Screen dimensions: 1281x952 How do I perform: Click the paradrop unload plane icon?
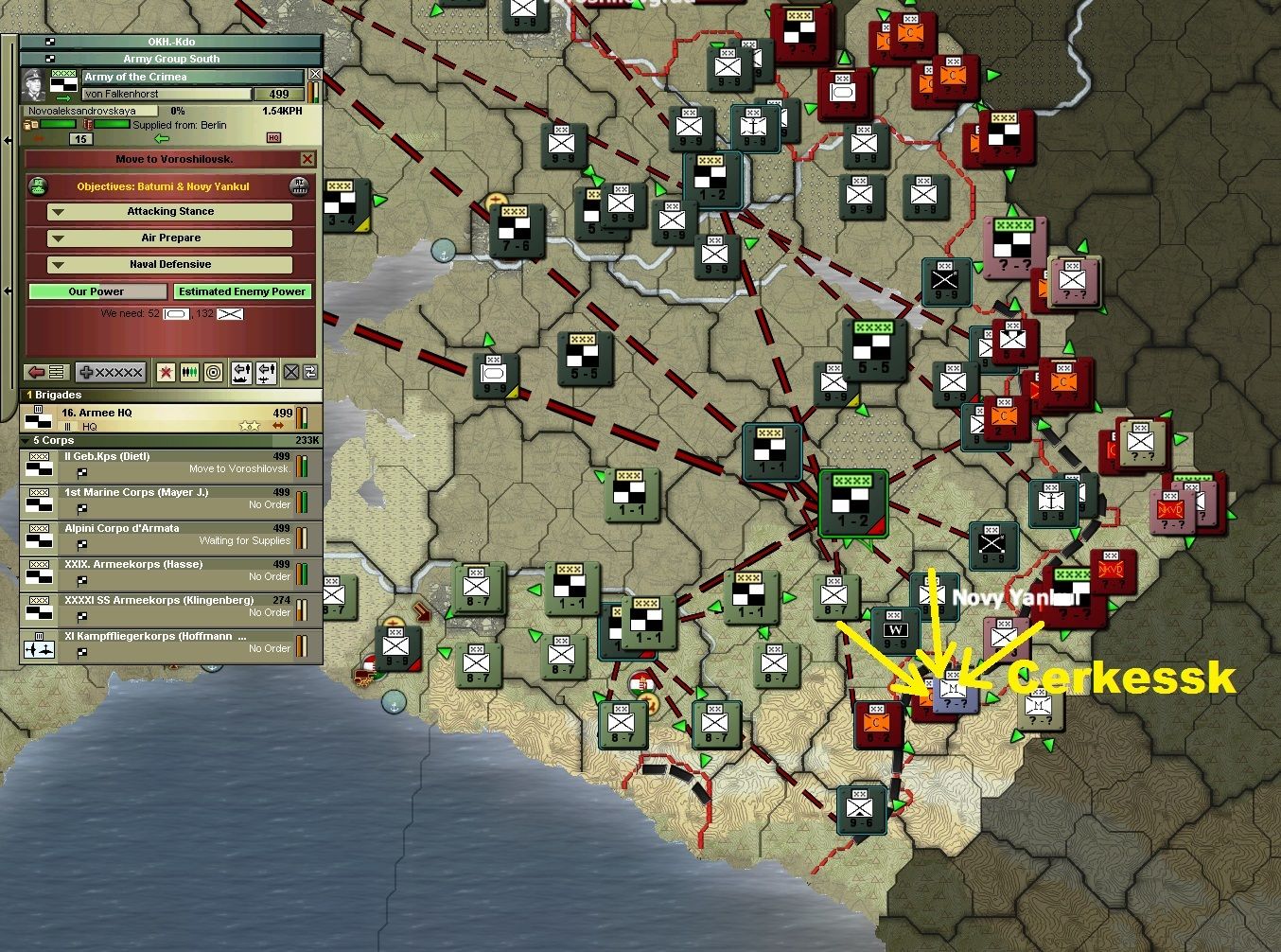[266, 372]
